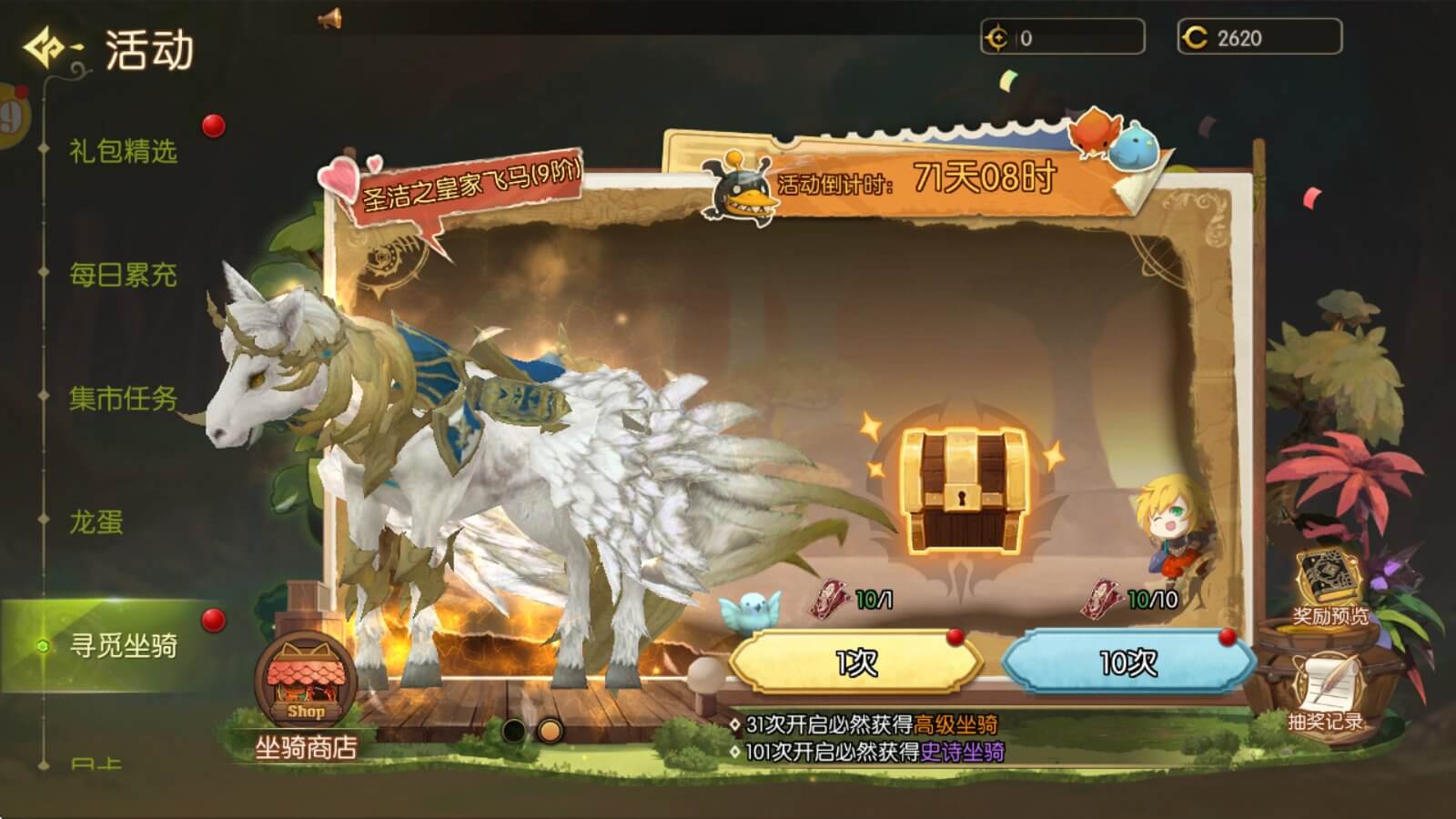Draw once with the 1次 button
Image resolution: width=1456 pixels, height=819 pixels.
(855, 662)
